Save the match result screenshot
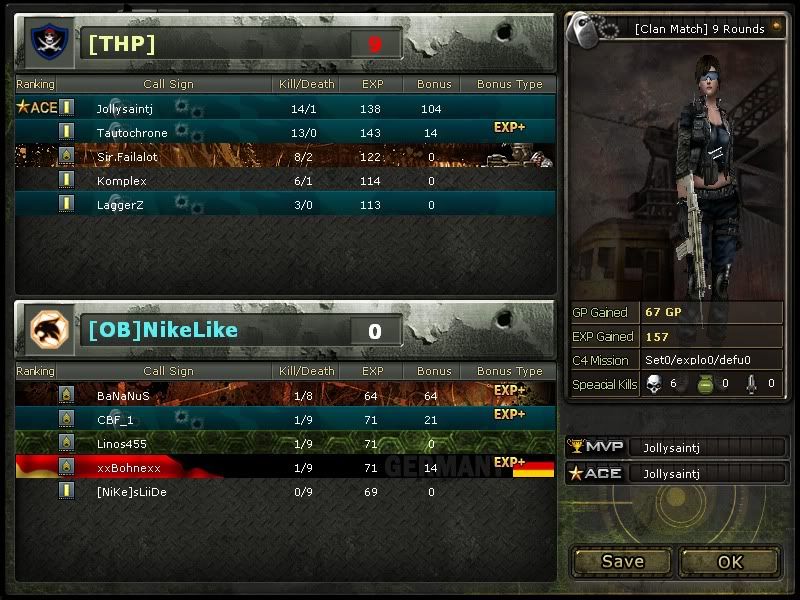Image resolution: width=800 pixels, height=600 pixels. click(622, 562)
